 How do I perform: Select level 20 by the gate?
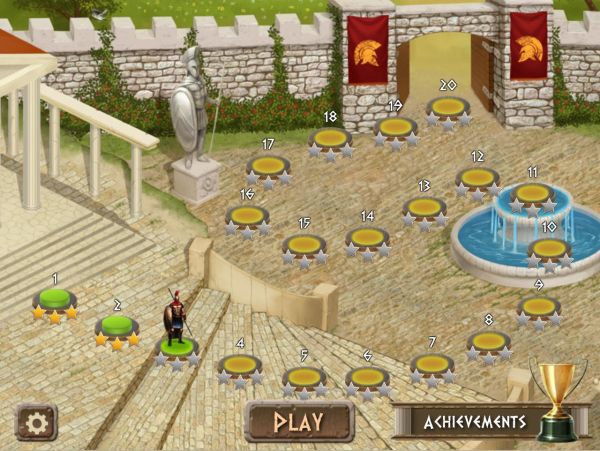448,107
